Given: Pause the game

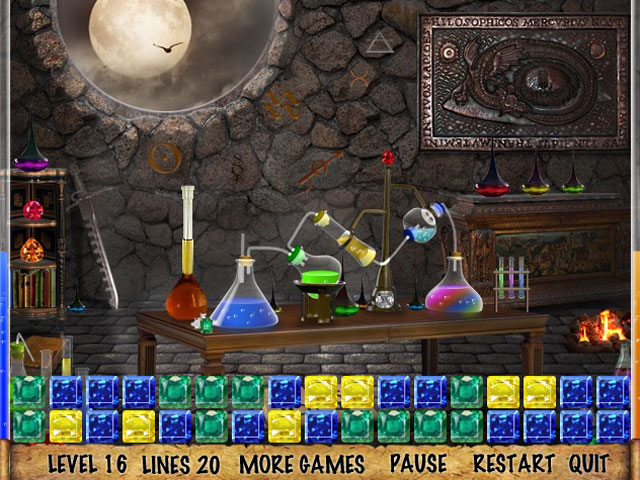Looking at the screenshot, I should (418, 463).
